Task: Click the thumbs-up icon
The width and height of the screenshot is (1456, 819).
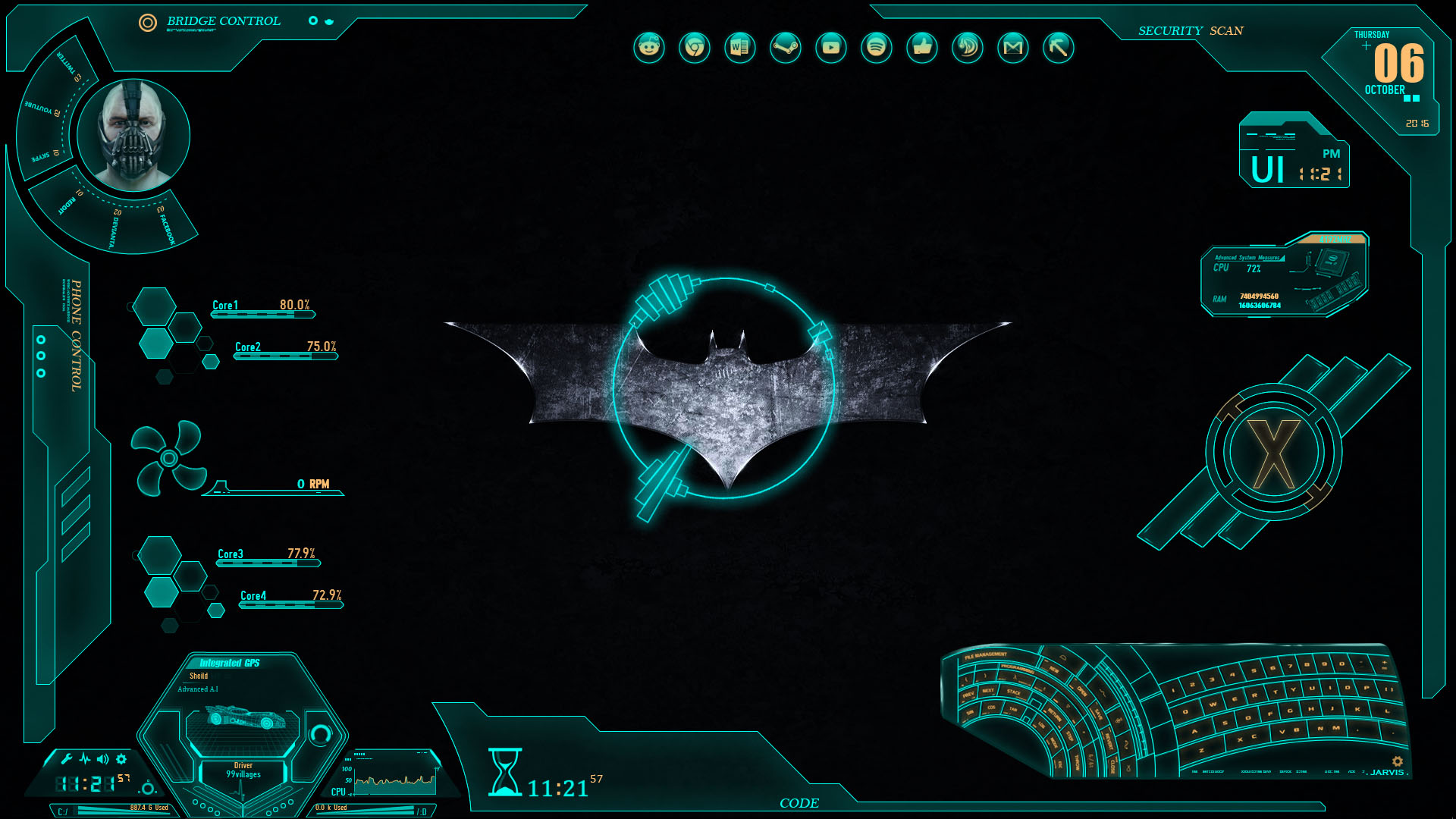Action: pyautogui.click(x=922, y=48)
